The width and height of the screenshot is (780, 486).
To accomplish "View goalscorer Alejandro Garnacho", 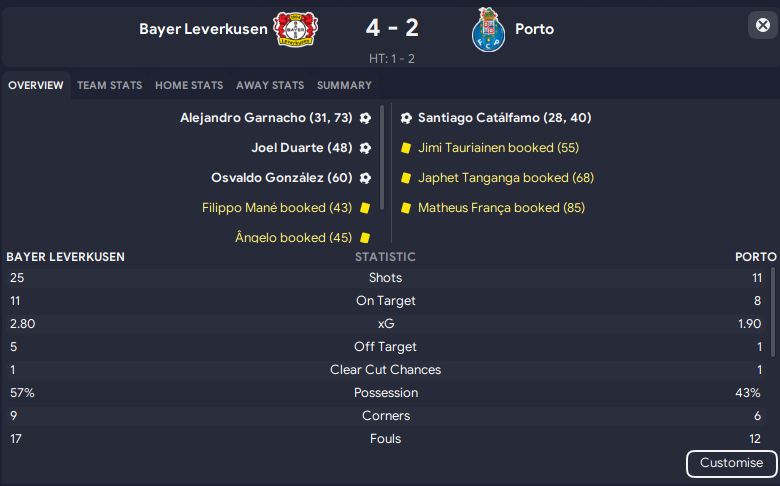I will (x=266, y=118).
